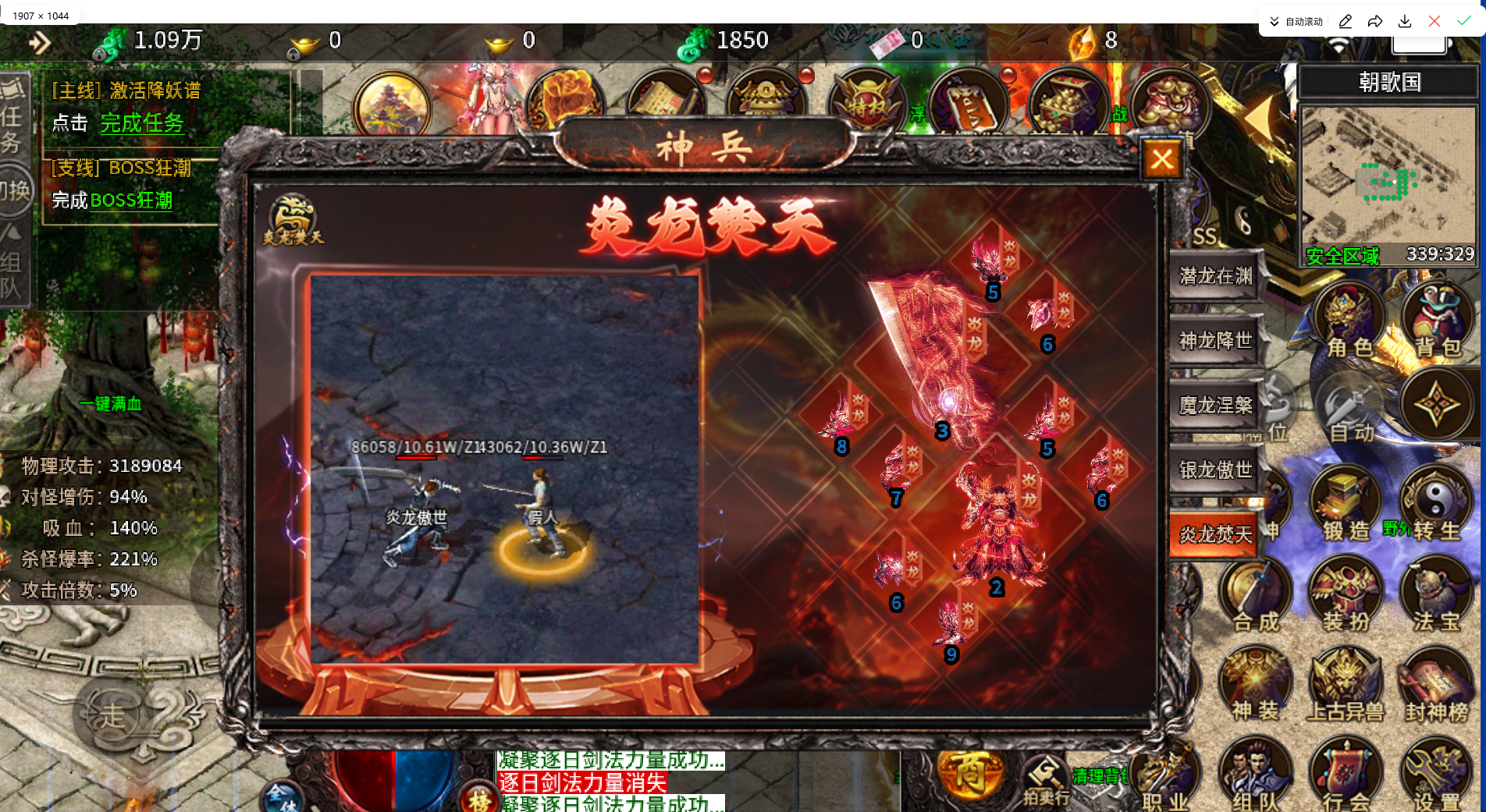
Task: Select the 神龙降世 tab
Action: [x=1214, y=341]
